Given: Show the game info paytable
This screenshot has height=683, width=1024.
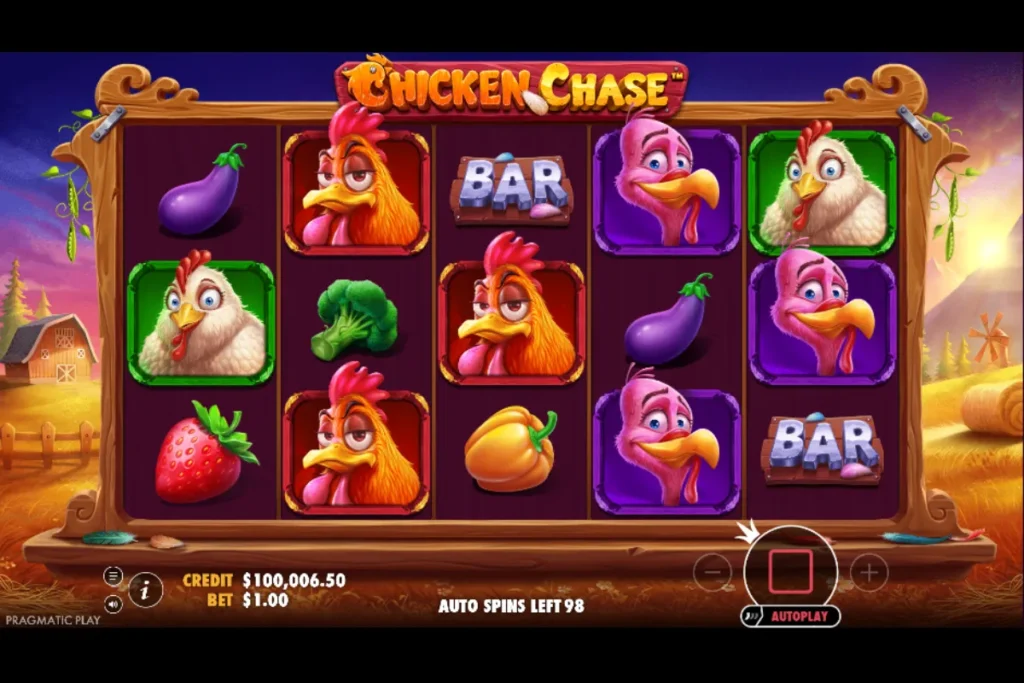Looking at the screenshot, I should click(x=146, y=589).
